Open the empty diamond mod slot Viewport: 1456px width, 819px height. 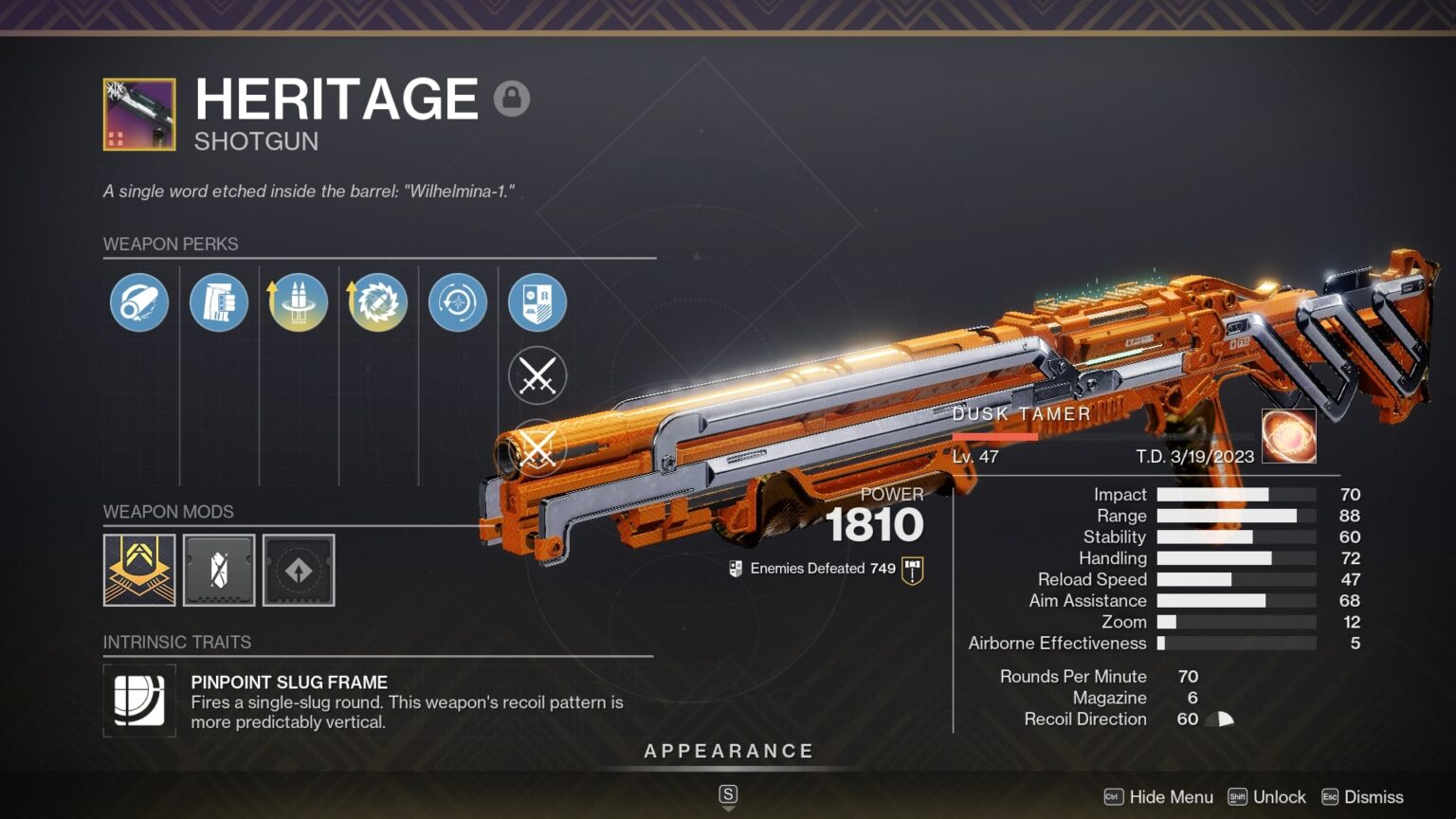[x=298, y=570]
